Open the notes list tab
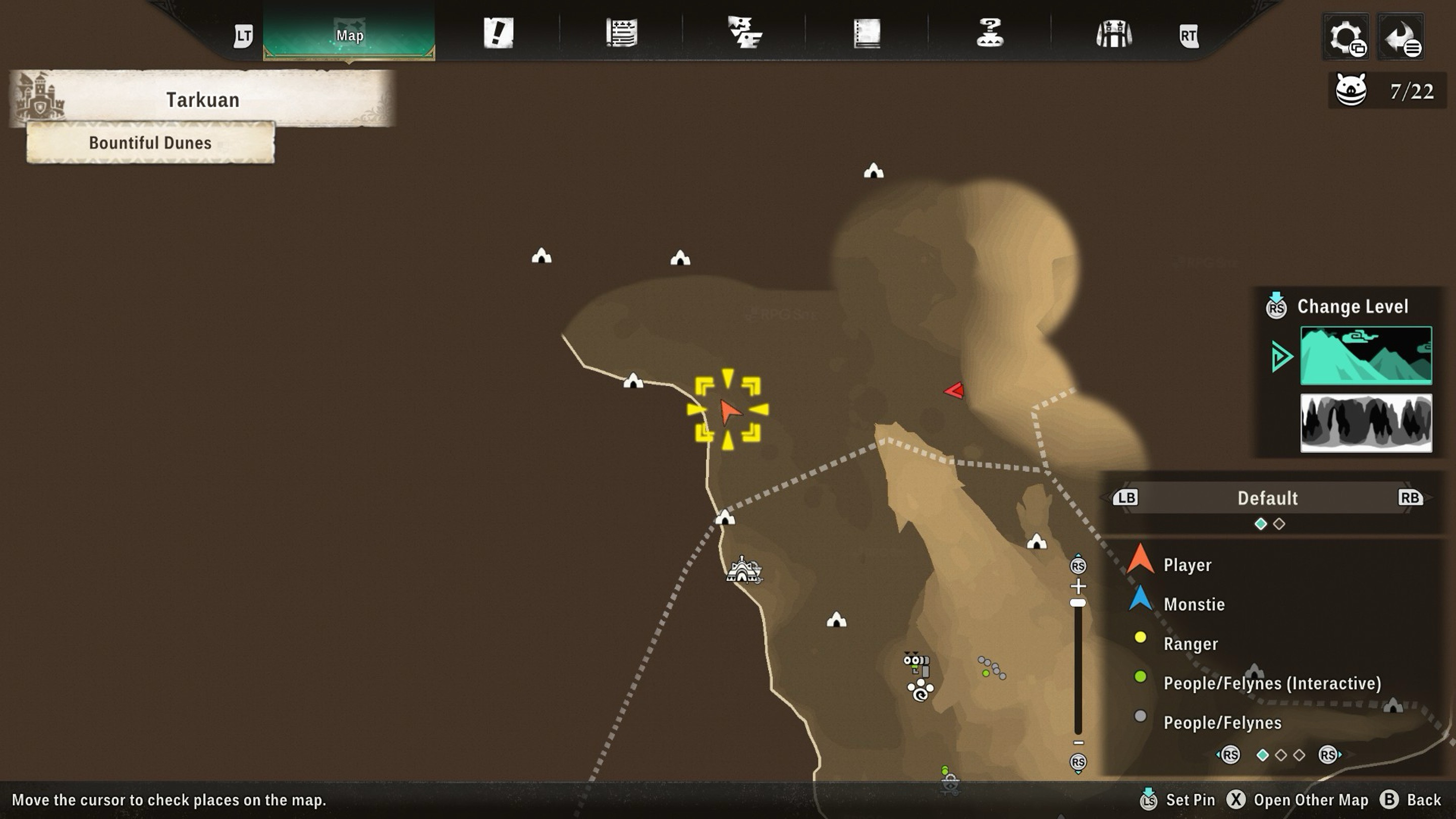1456x819 pixels. pyautogui.click(x=621, y=33)
